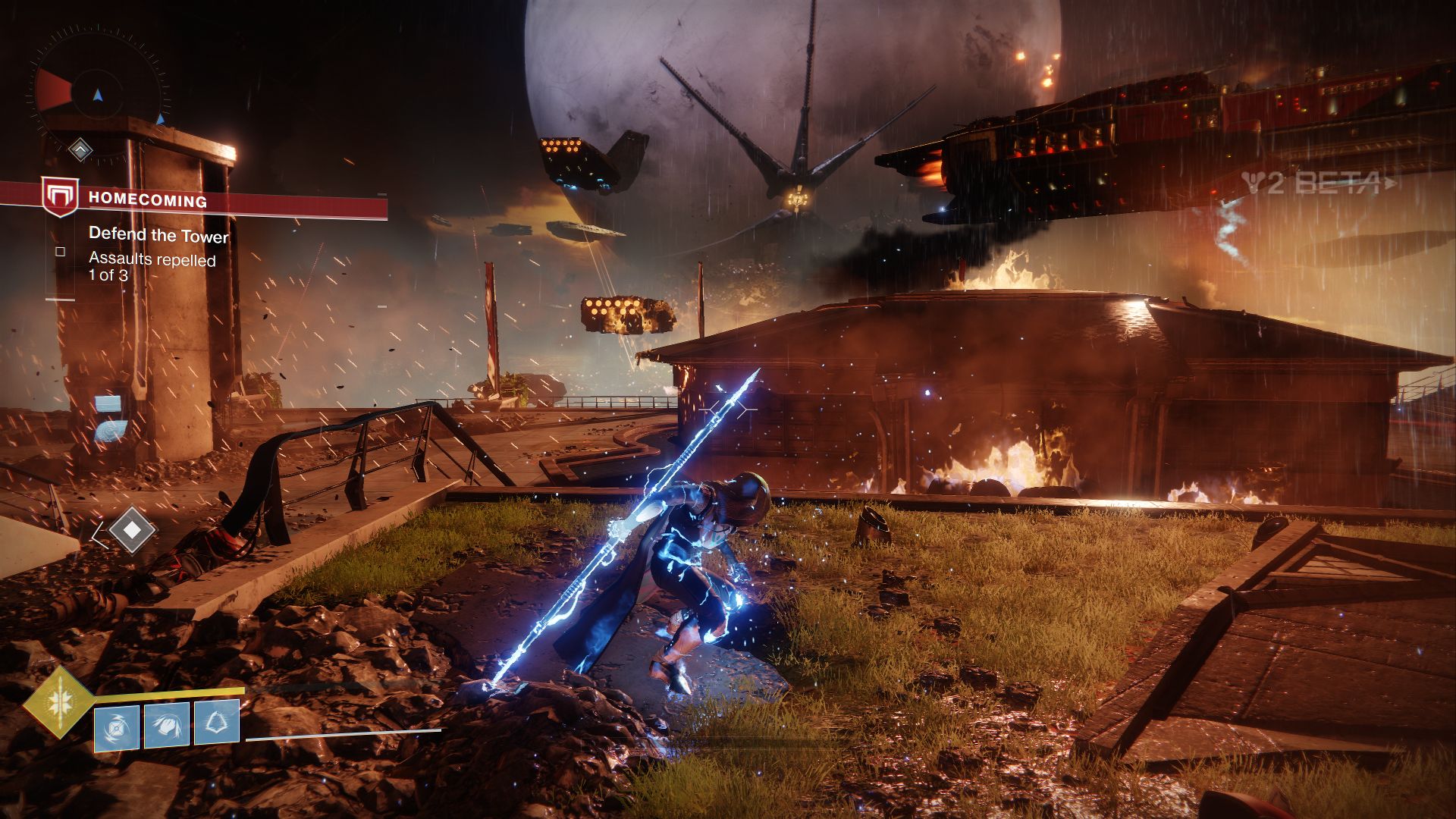Select the HOMECOMING mission banner
Viewport: 1456px width, 819px height.
coord(148,200)
